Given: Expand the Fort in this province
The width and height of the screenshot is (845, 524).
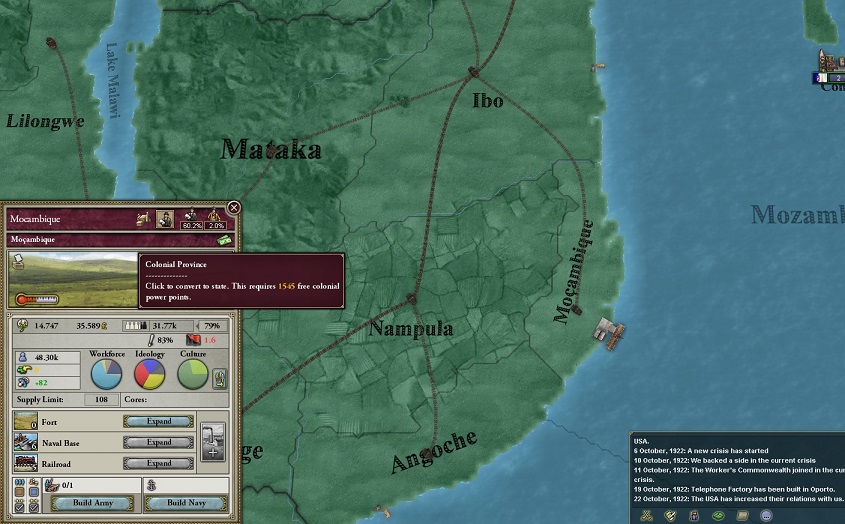Looking at the screenshot, I should coord(159,421).
